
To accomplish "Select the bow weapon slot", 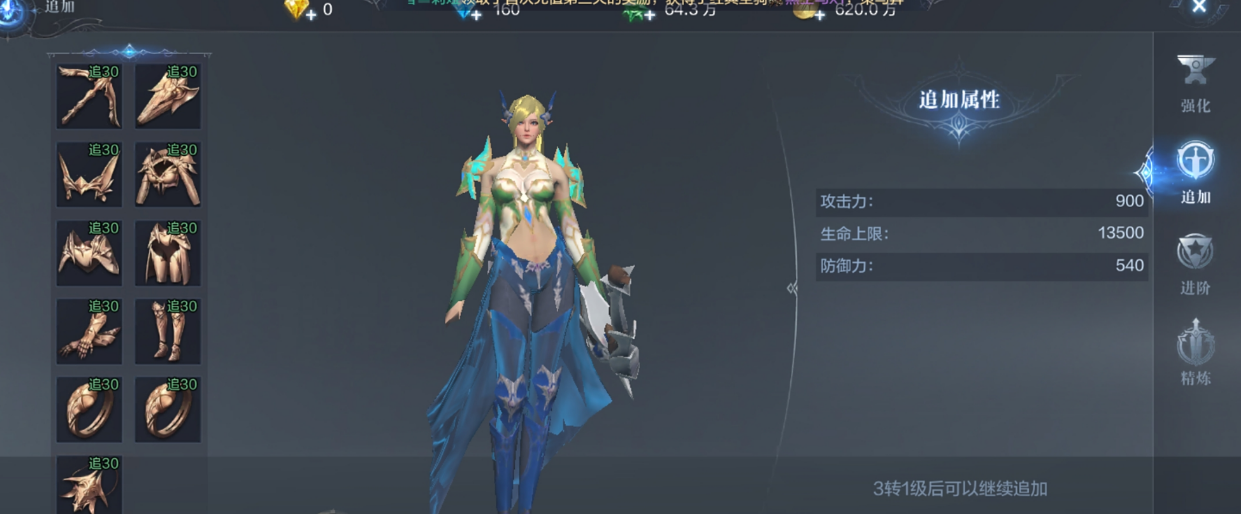I will coord(89,96).
